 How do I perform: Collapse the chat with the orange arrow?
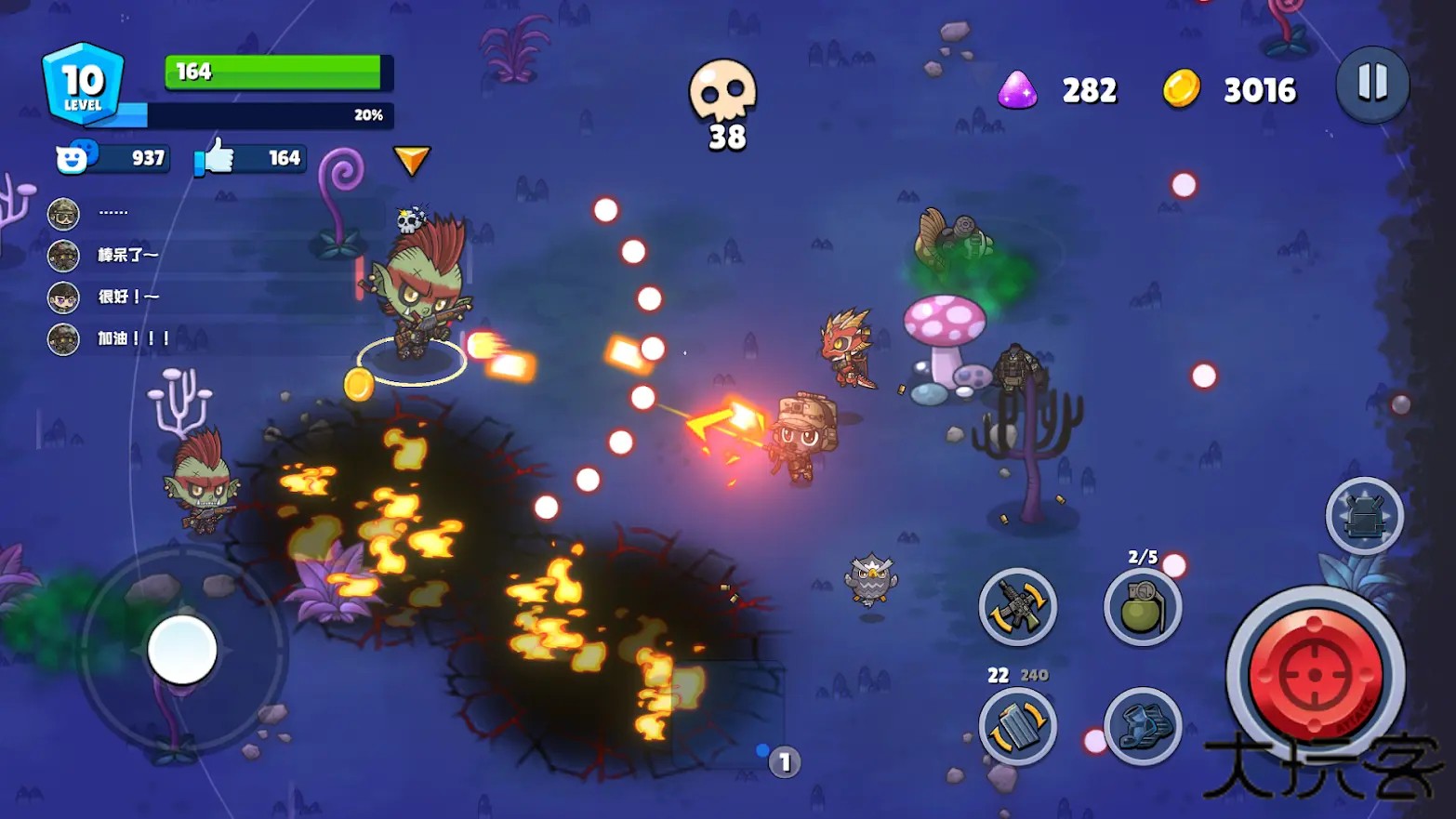[411, 160]
